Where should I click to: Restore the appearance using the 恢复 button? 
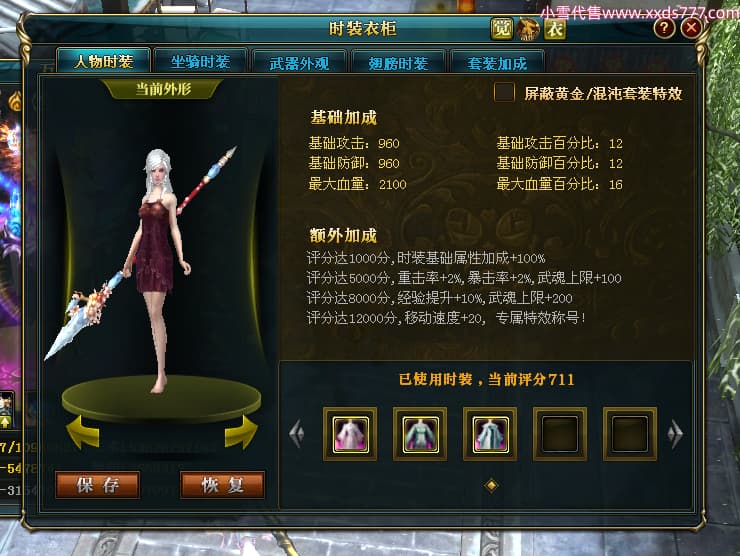coord(222,485)
